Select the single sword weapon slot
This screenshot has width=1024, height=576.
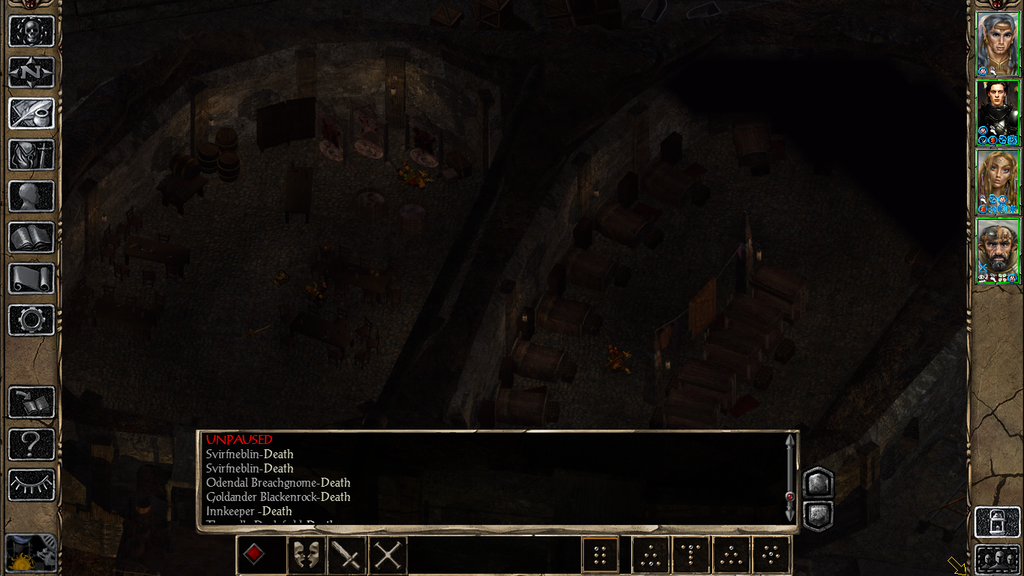point(347,555)
